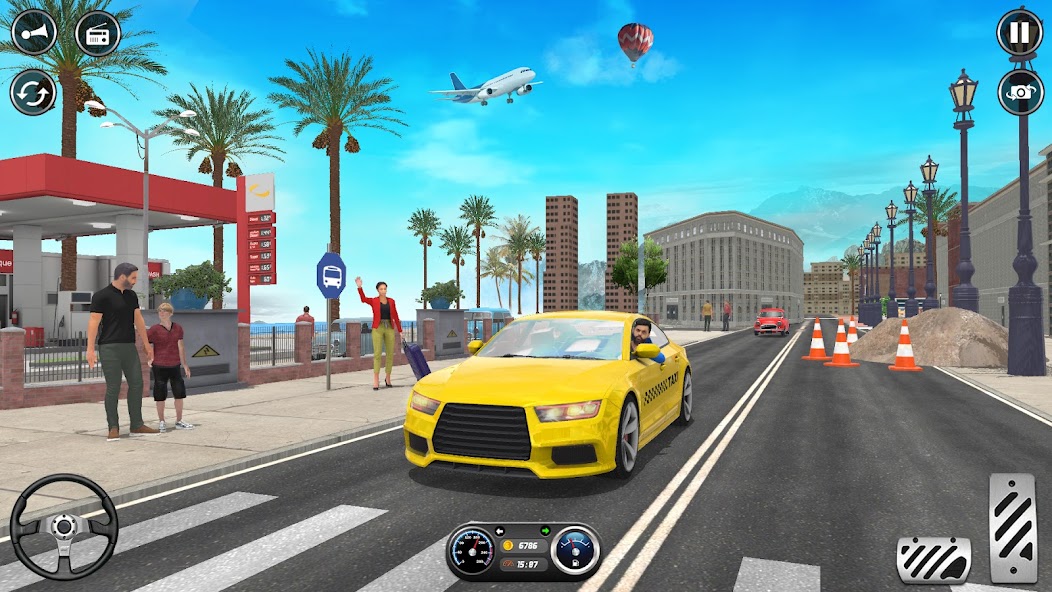Honk the horn button
Viewport: 1052px width, 592px height.
coord(33,32)
